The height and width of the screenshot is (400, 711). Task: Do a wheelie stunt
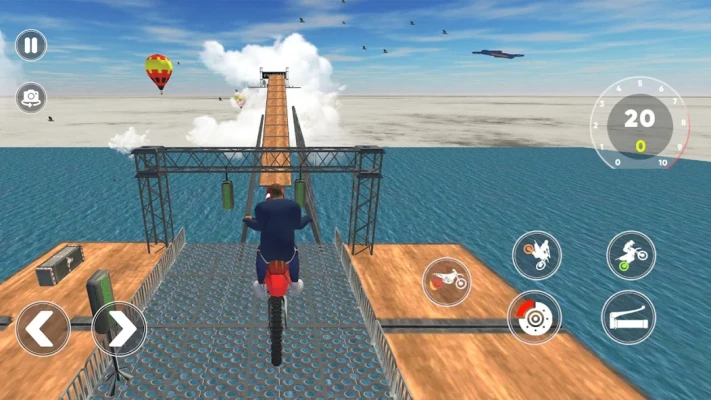(631, 255)
